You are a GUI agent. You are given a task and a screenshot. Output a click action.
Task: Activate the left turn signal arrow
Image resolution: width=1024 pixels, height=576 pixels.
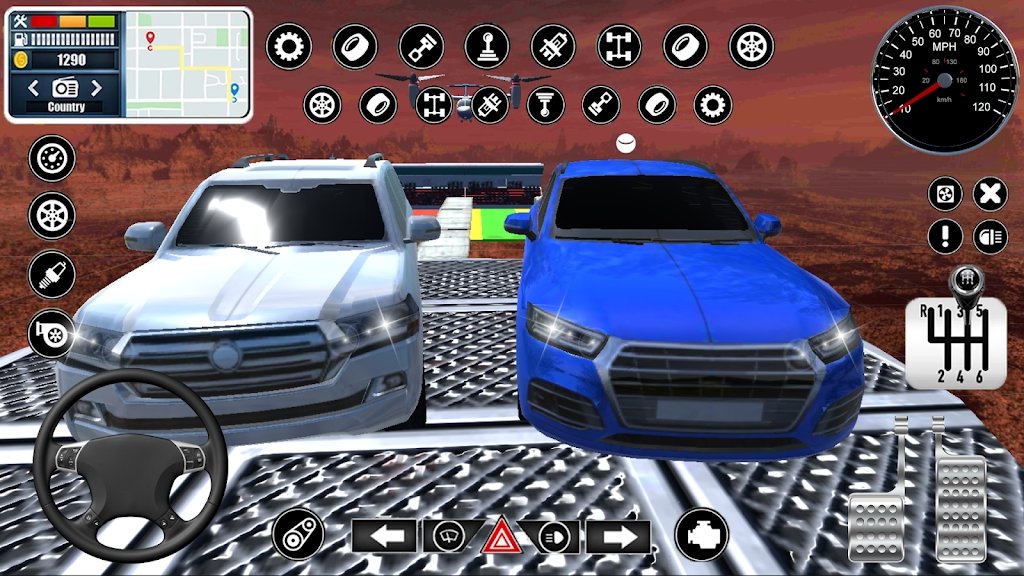[x=383, y=536]
